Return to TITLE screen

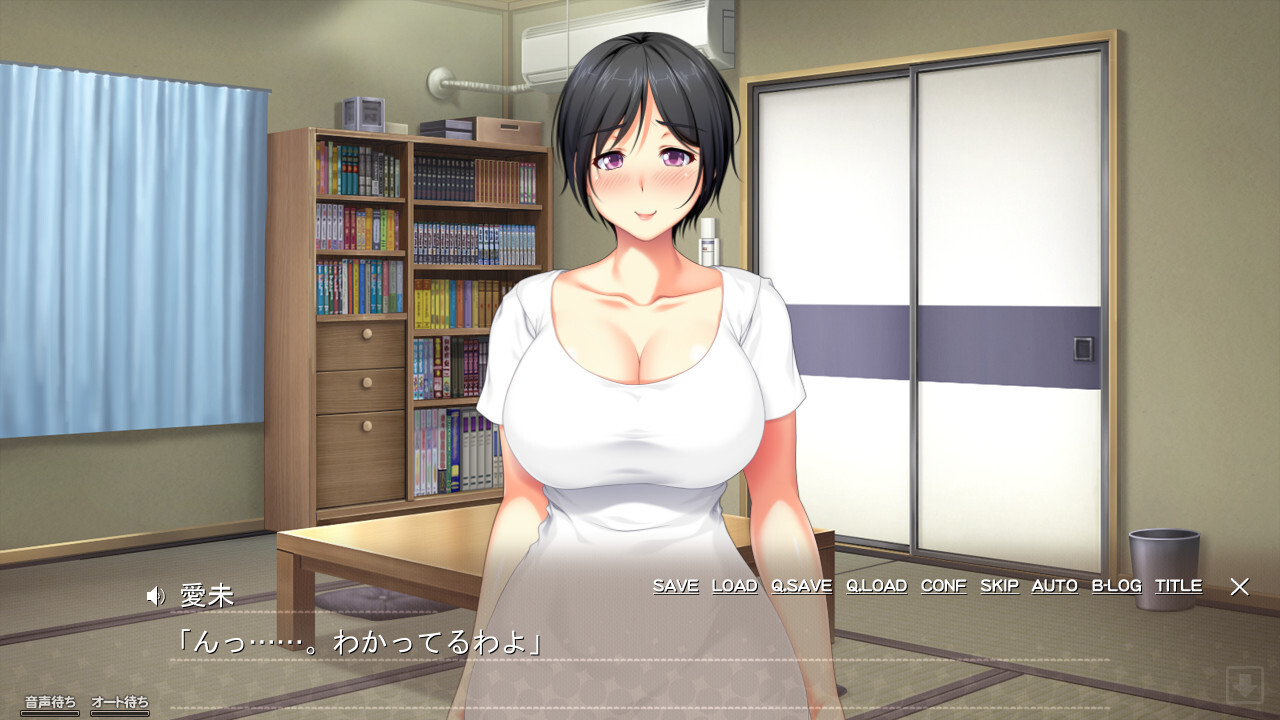click(1178, 586)
